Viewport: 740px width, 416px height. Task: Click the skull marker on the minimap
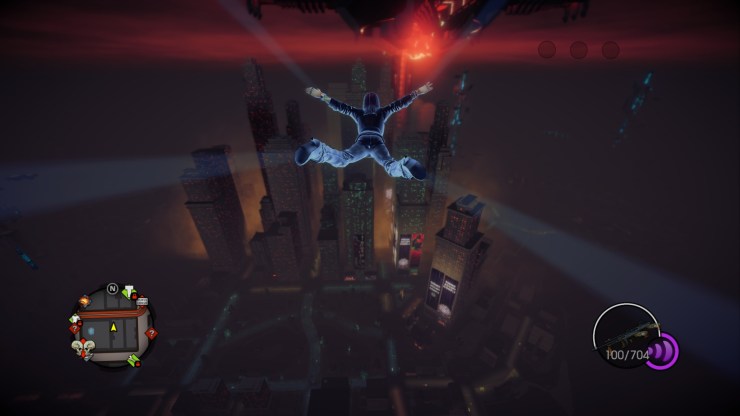85,348
